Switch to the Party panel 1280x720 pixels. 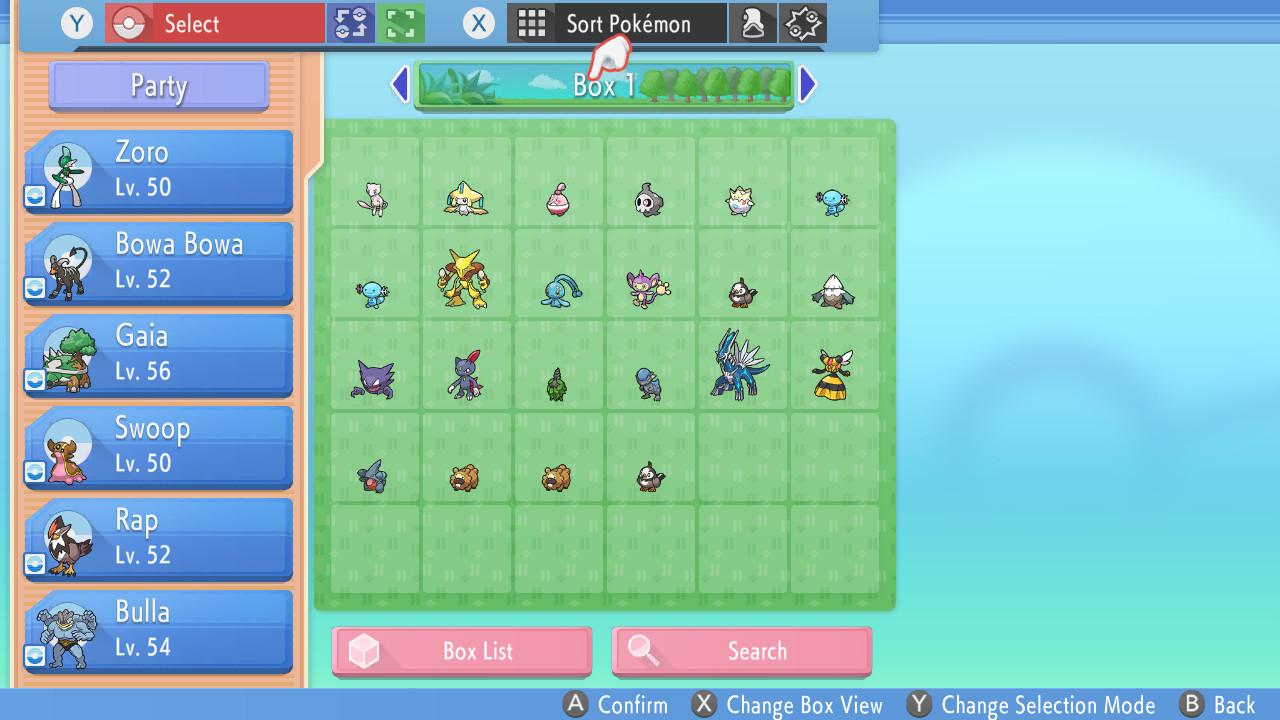(x=157, y=86)
